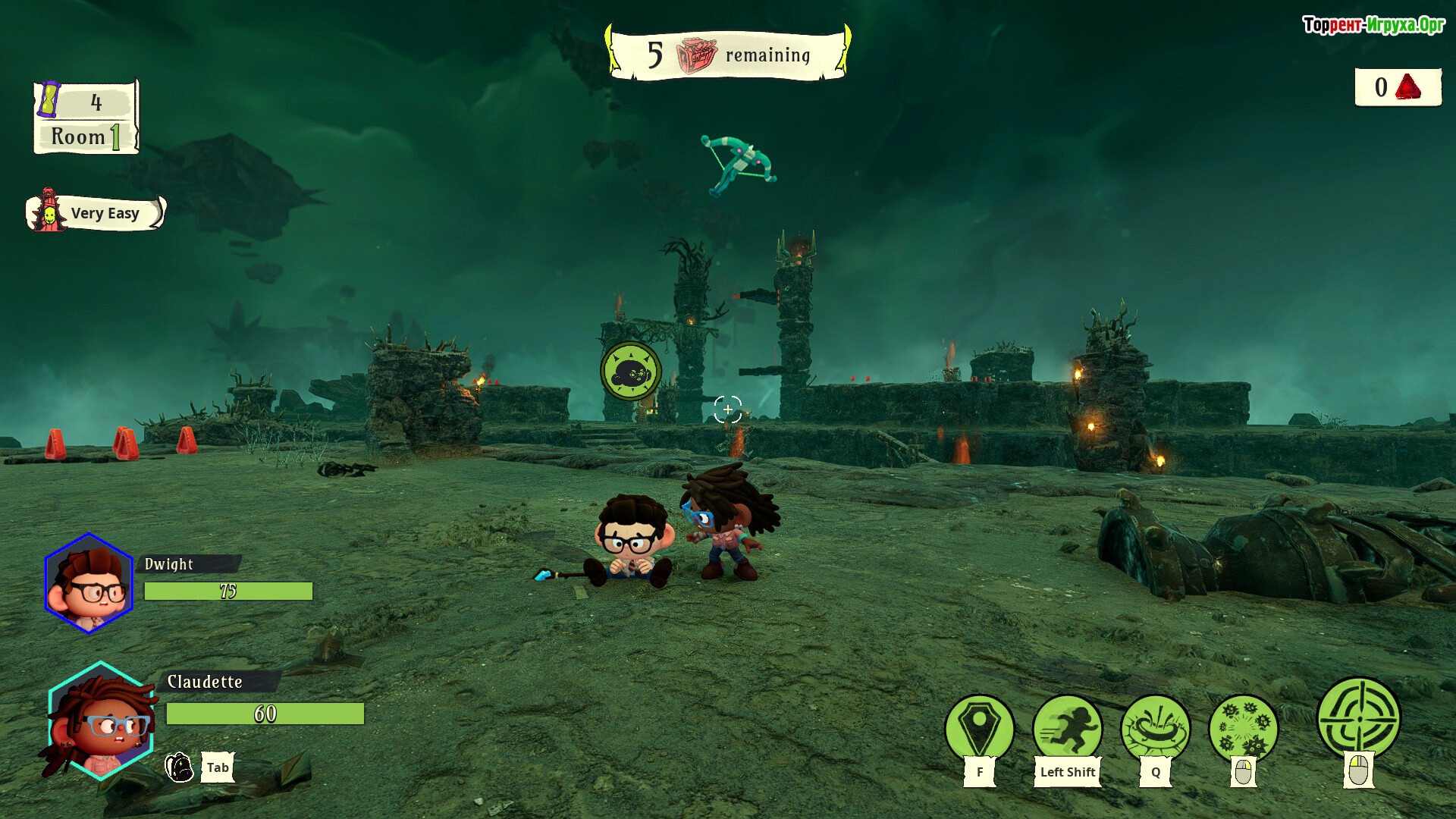Click the Room 1 hourglass panel
This screenshot has height=819, width=1456.
[x=86, y=118]
